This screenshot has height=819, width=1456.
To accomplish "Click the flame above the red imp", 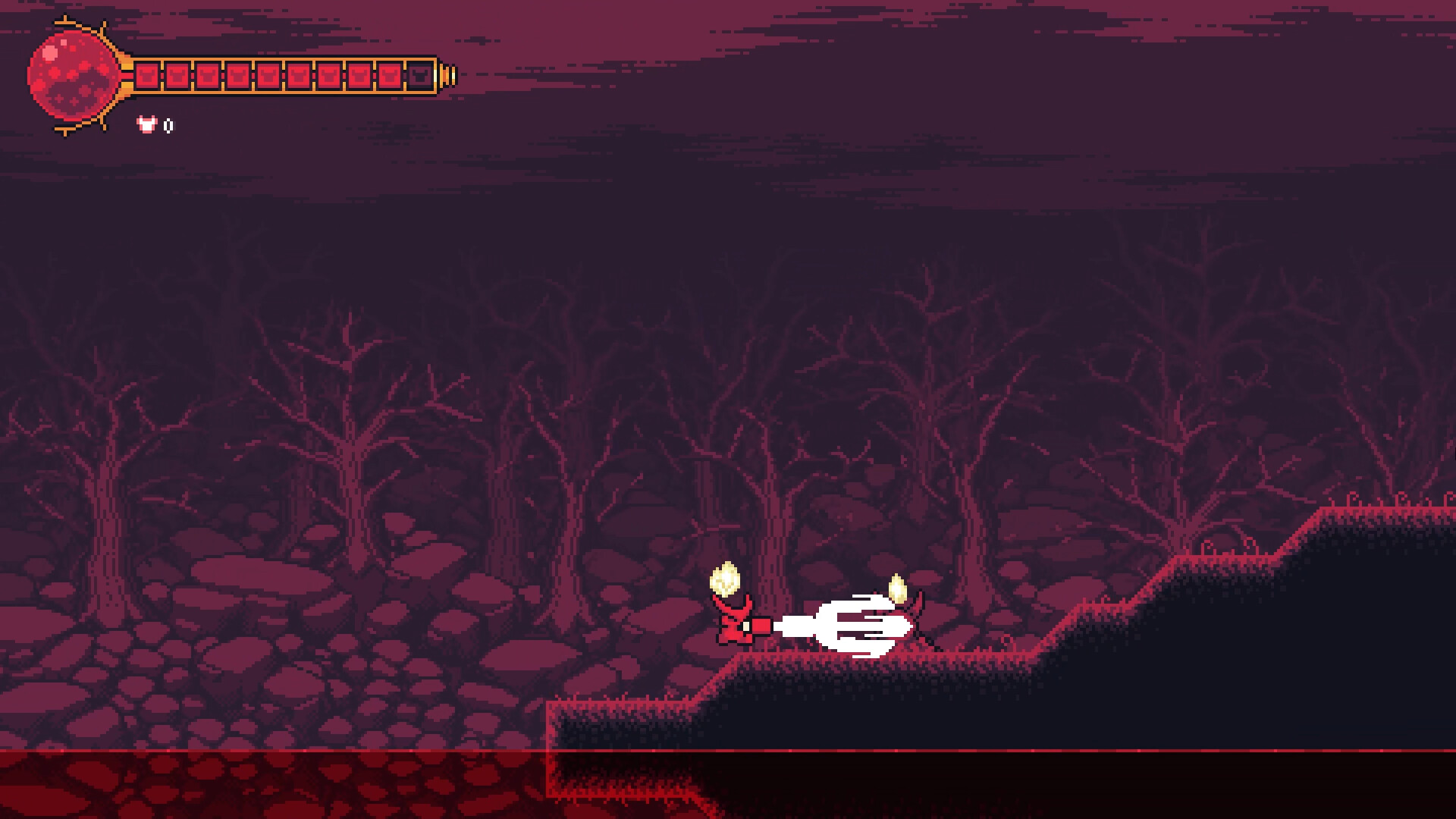I will pyautogui.click(x=726, y=580).
